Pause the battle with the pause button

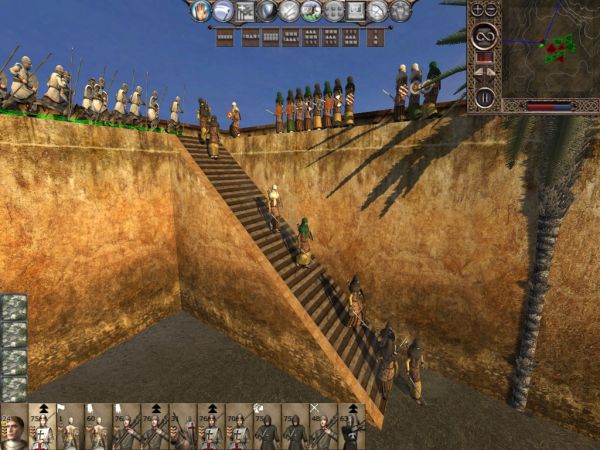[x=484, y=97]
